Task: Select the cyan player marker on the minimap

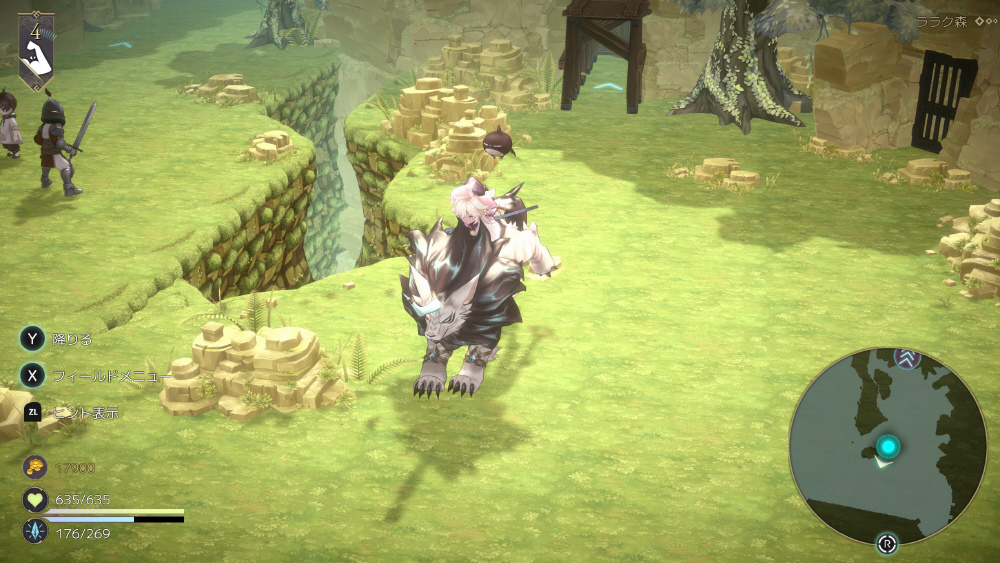Action: (x=887, y=446)
